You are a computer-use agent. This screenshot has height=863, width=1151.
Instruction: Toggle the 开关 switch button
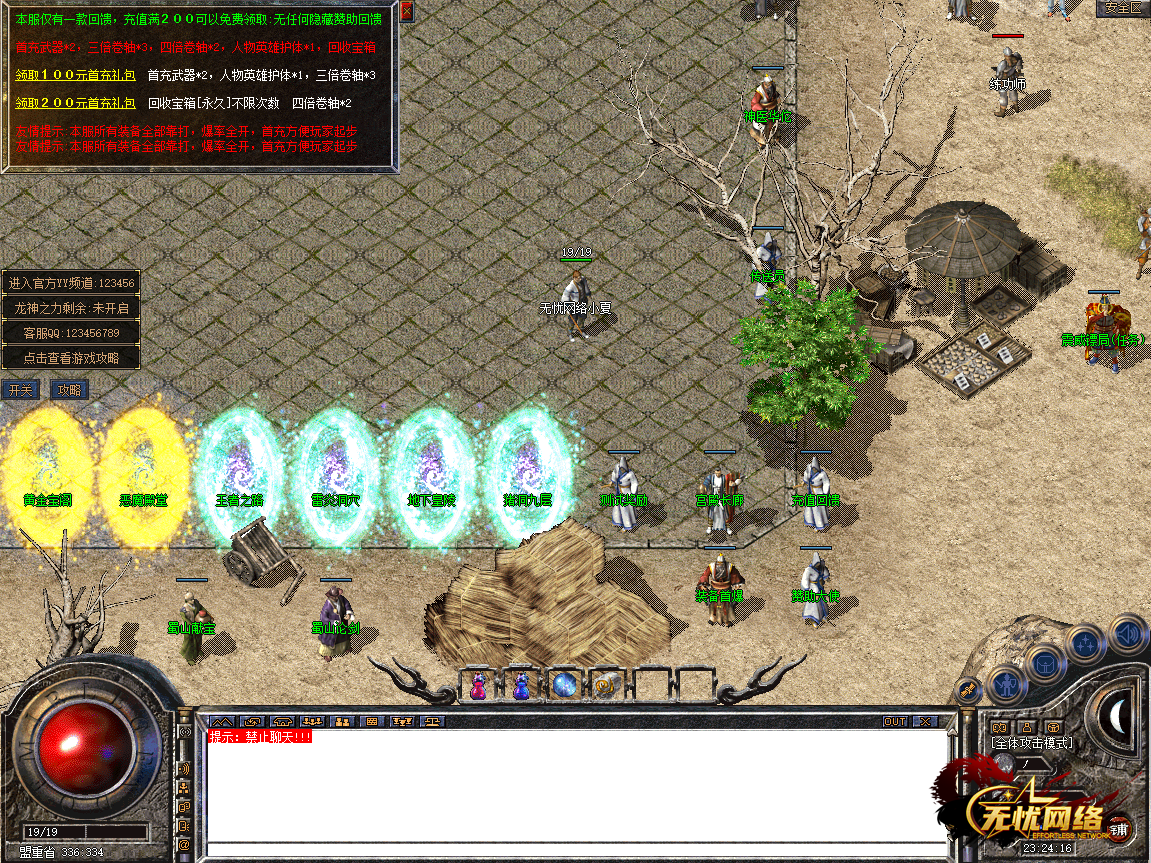point(21,390)
